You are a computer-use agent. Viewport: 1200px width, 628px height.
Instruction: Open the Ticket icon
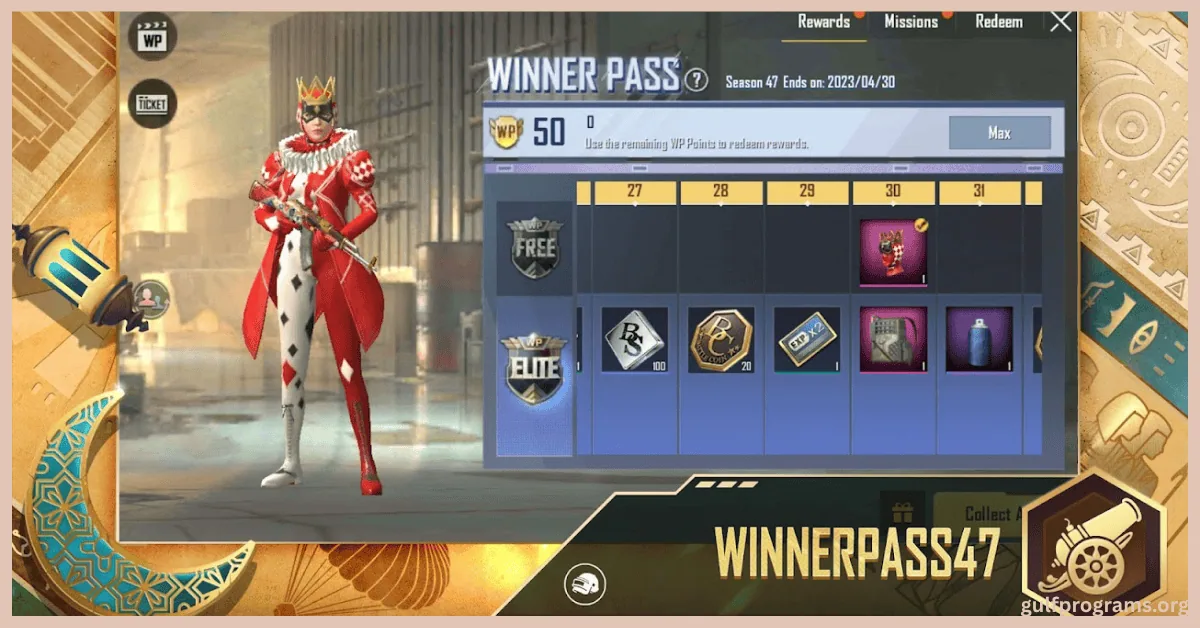pos(153,102)
